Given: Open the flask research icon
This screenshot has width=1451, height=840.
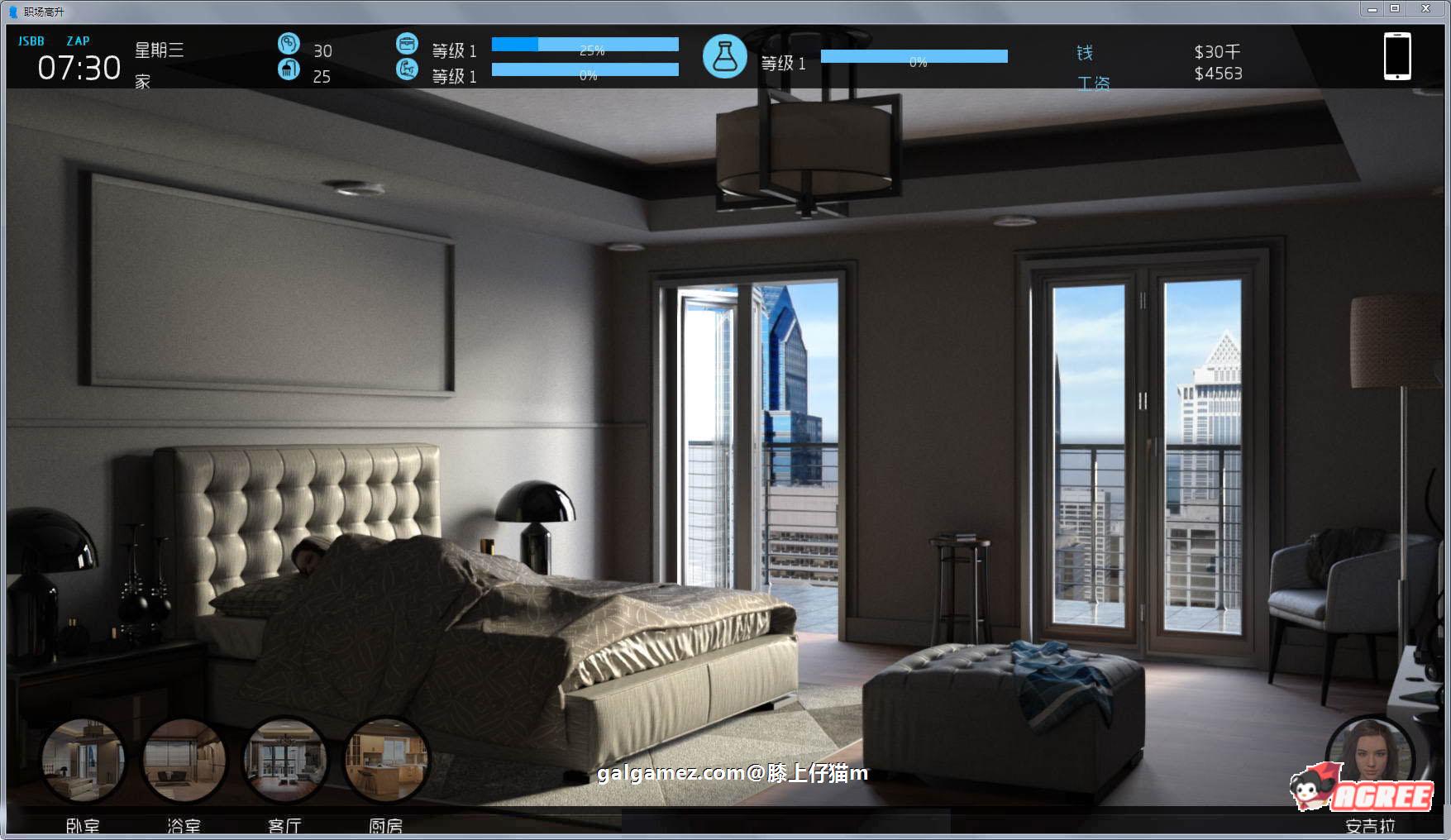Looking at the screenshot, I should (725, 57).
